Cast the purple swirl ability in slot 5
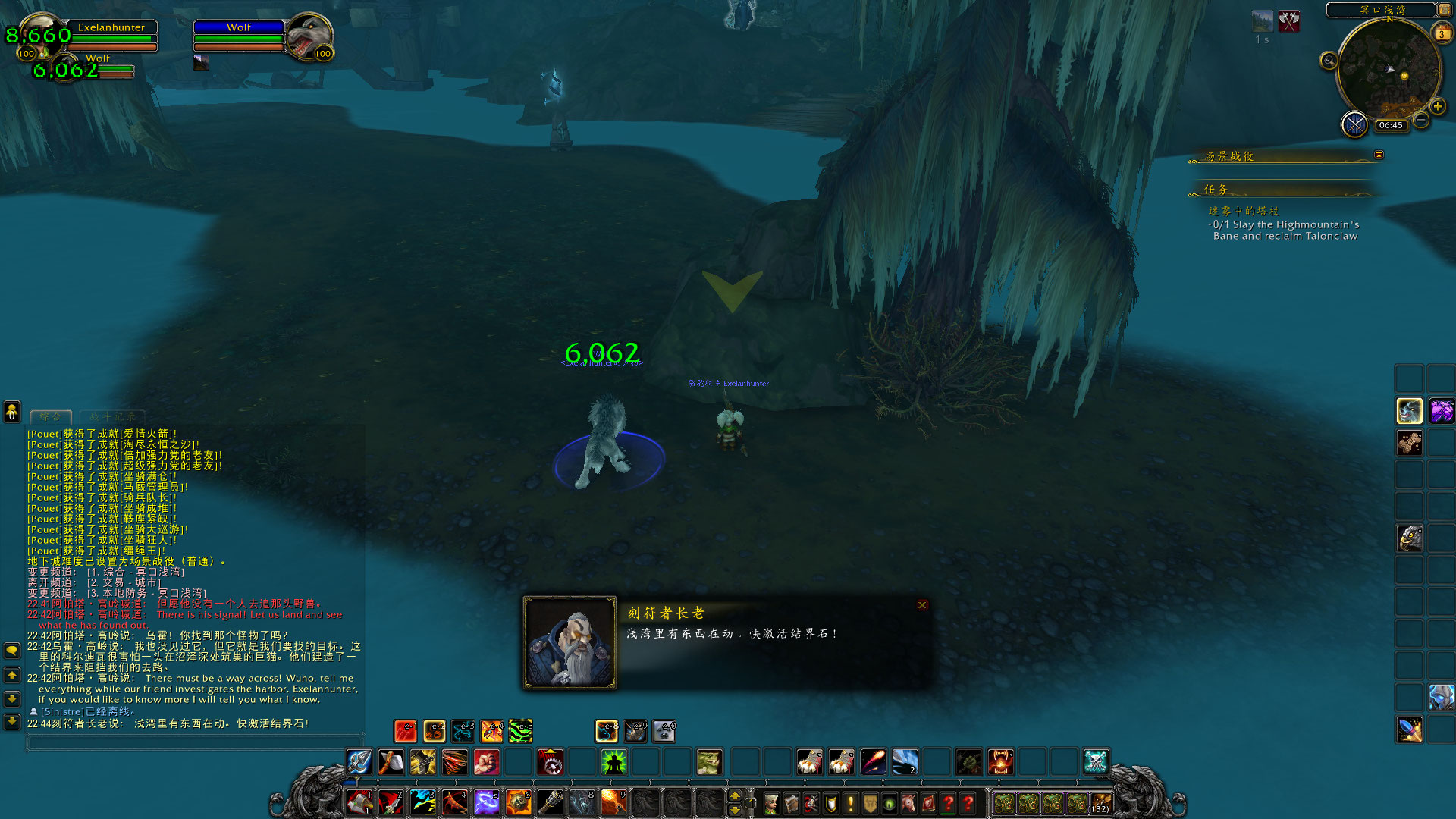 (486, 802)
